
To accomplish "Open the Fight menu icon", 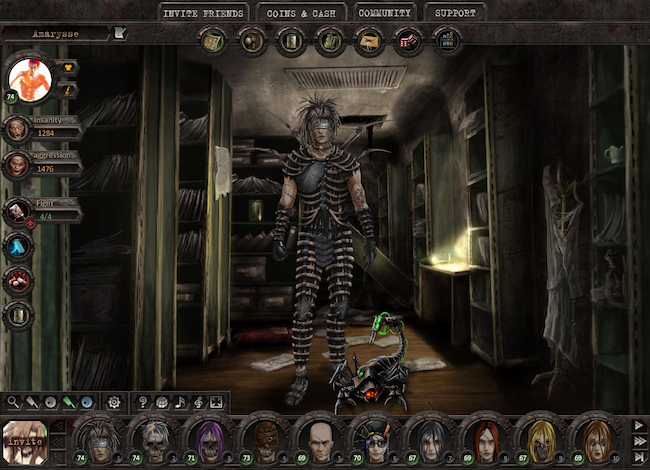I will point(17,210).
